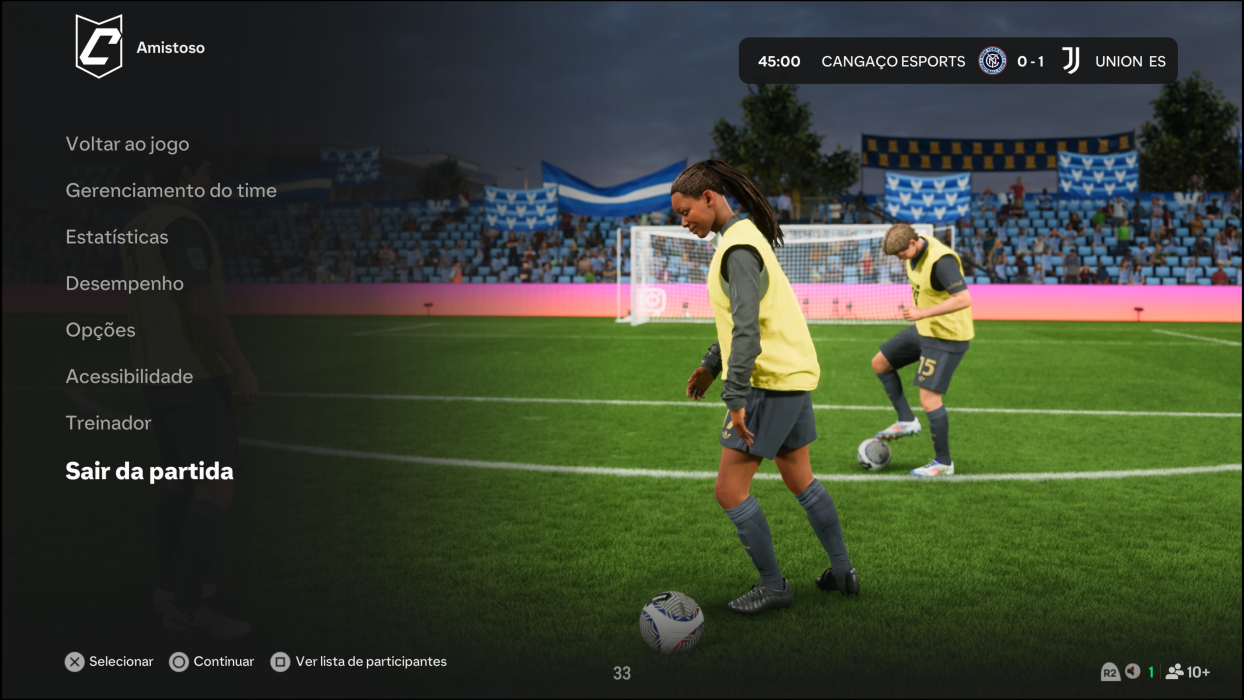Screen dimensions: 1244x700
Task: Go to Acessibilidade settings
Action: (129, 376)
